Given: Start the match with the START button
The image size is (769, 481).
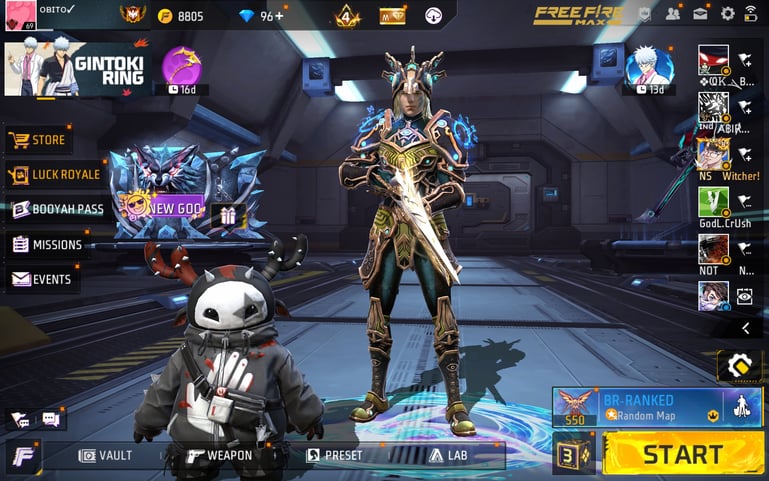Looking at the screenshot, I should pos(682,454).
